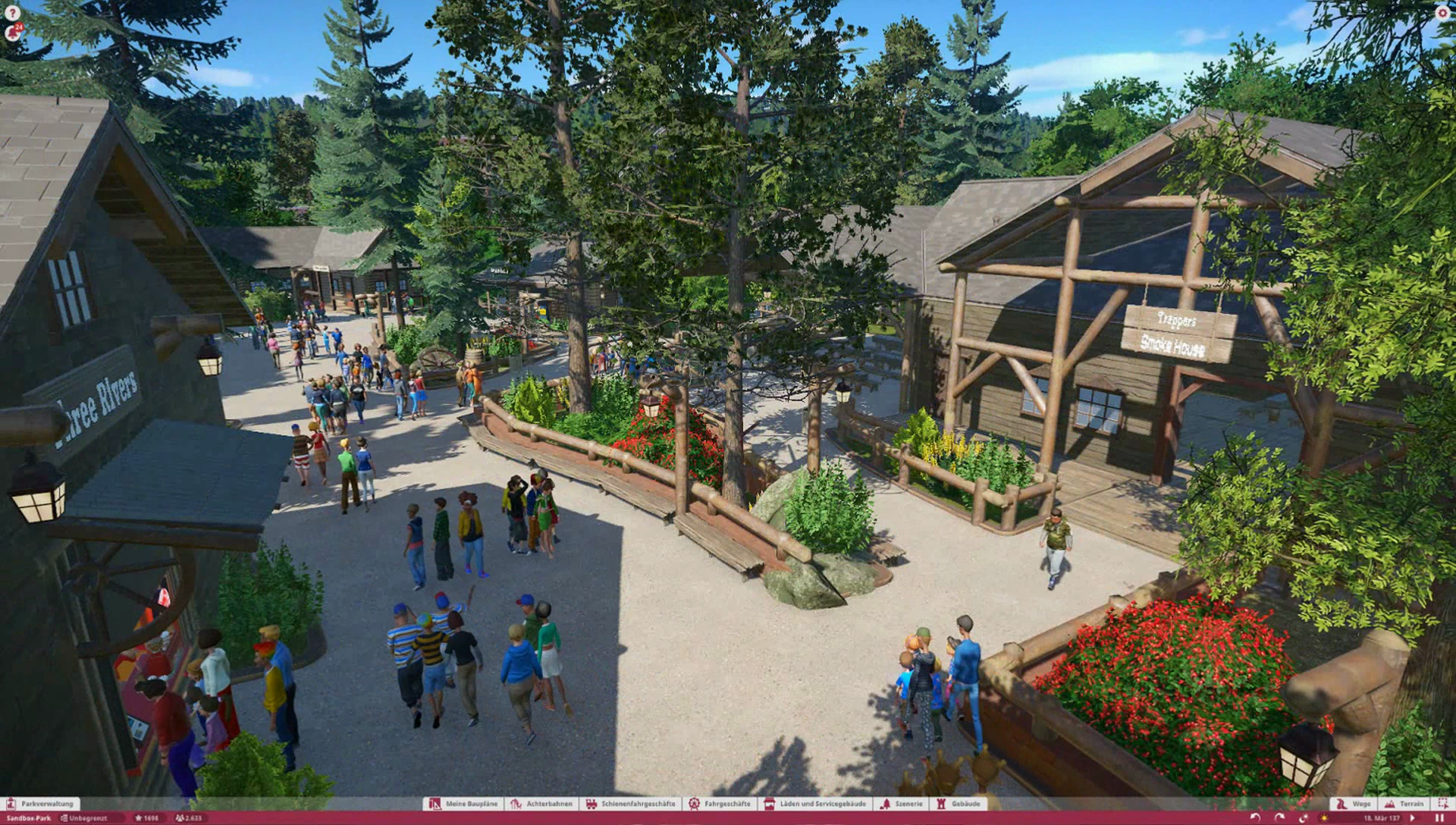Click the play speed arrow

[1412, 818]
